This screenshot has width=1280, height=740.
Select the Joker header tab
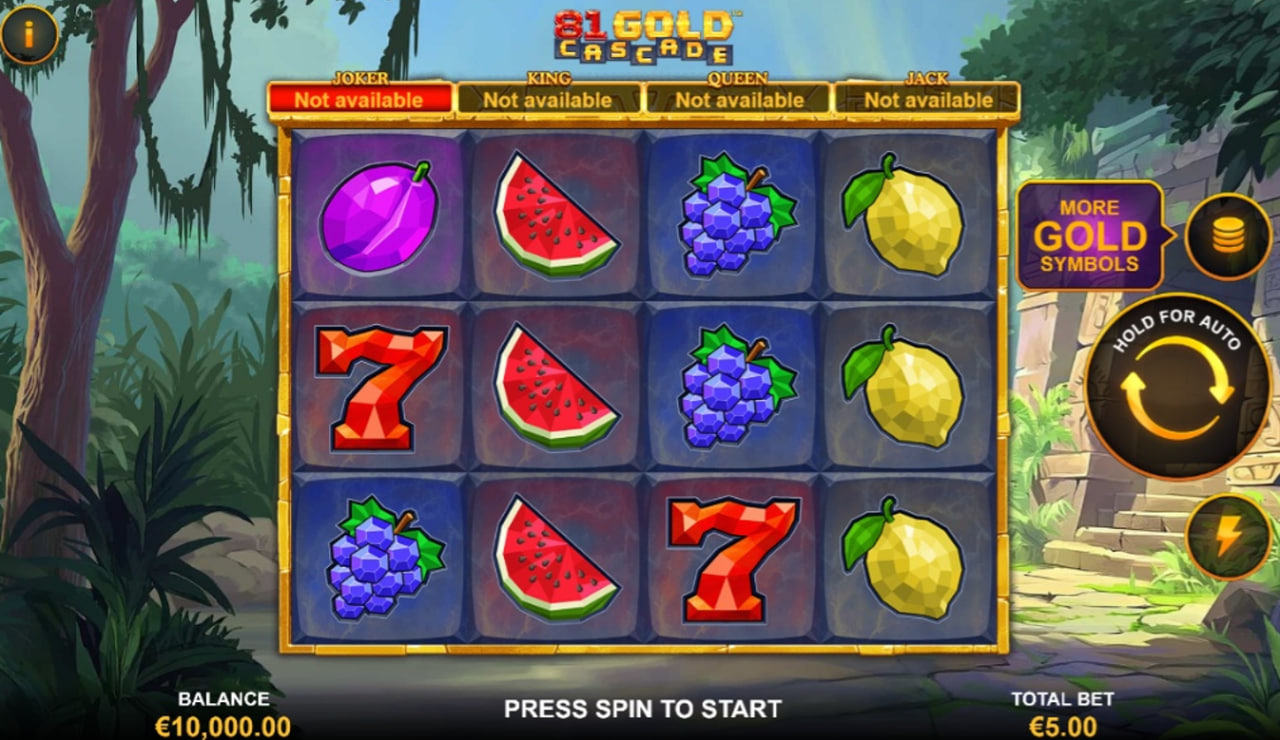tap(362, 79)
